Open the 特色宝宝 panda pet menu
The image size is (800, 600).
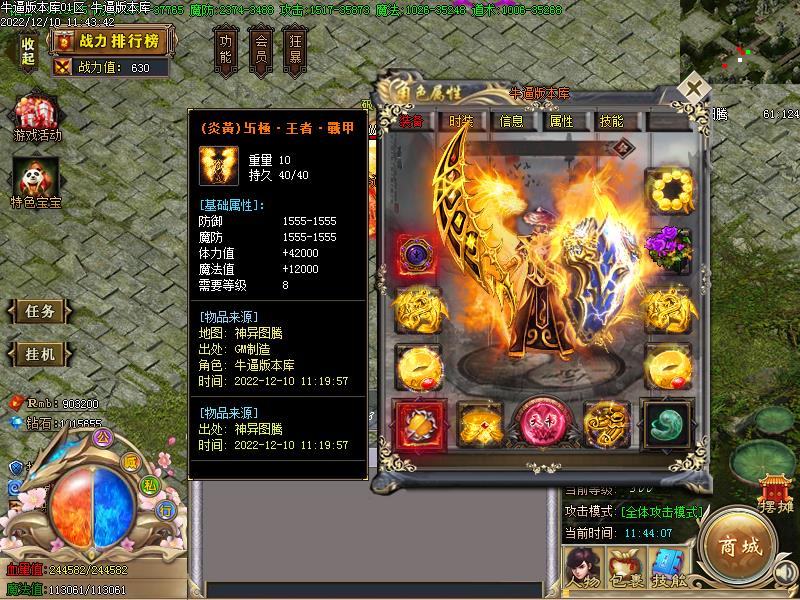[x=37, y=186]
